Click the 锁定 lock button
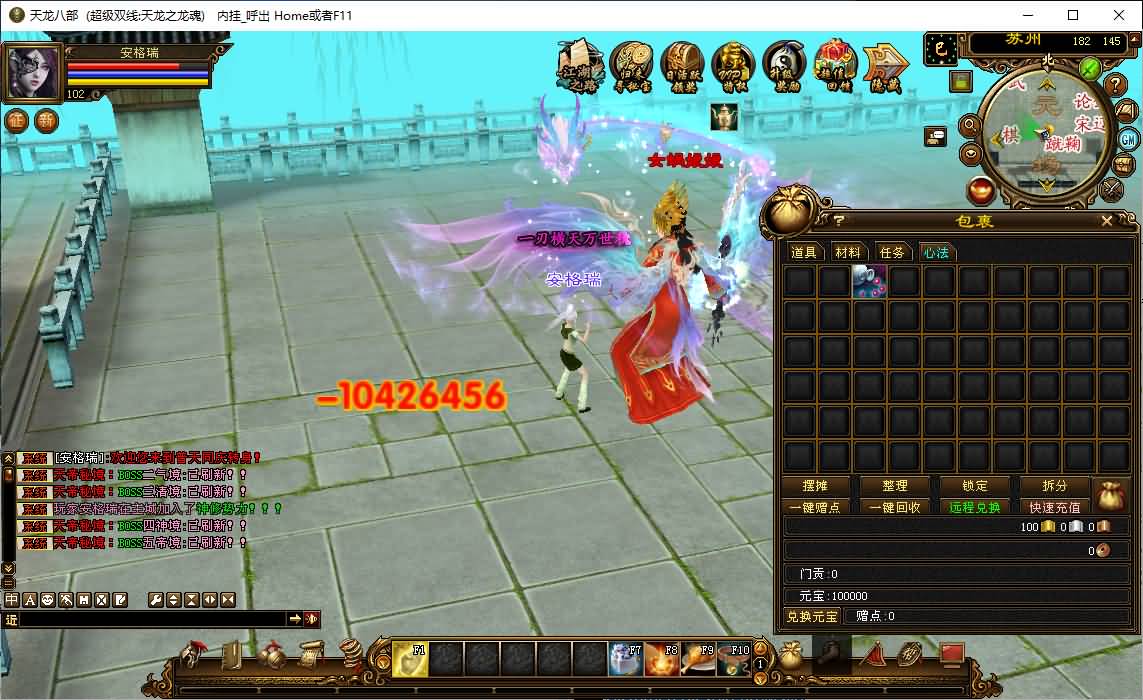 975,486
